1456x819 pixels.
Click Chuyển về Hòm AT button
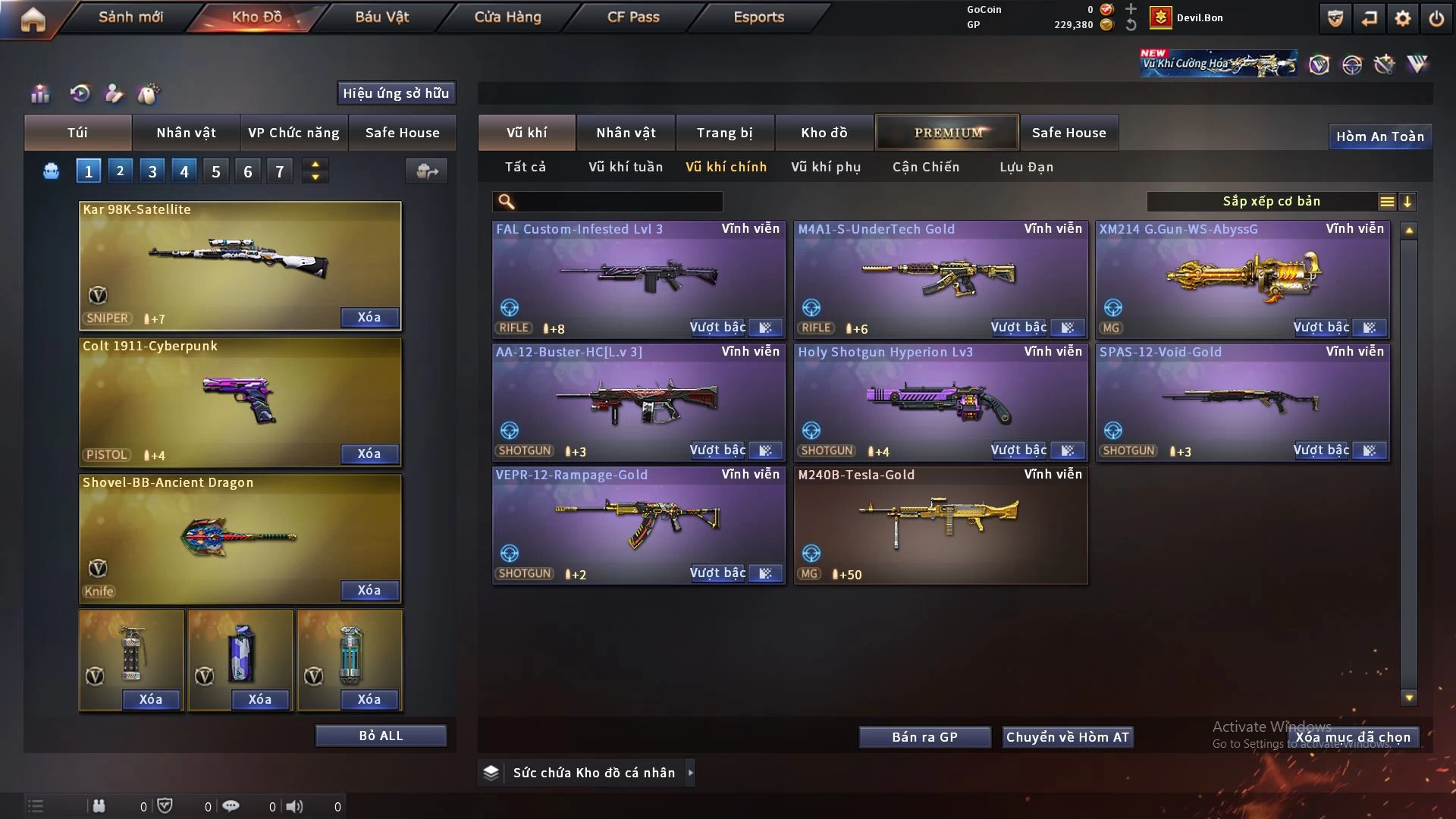[x=1068, y=737]
